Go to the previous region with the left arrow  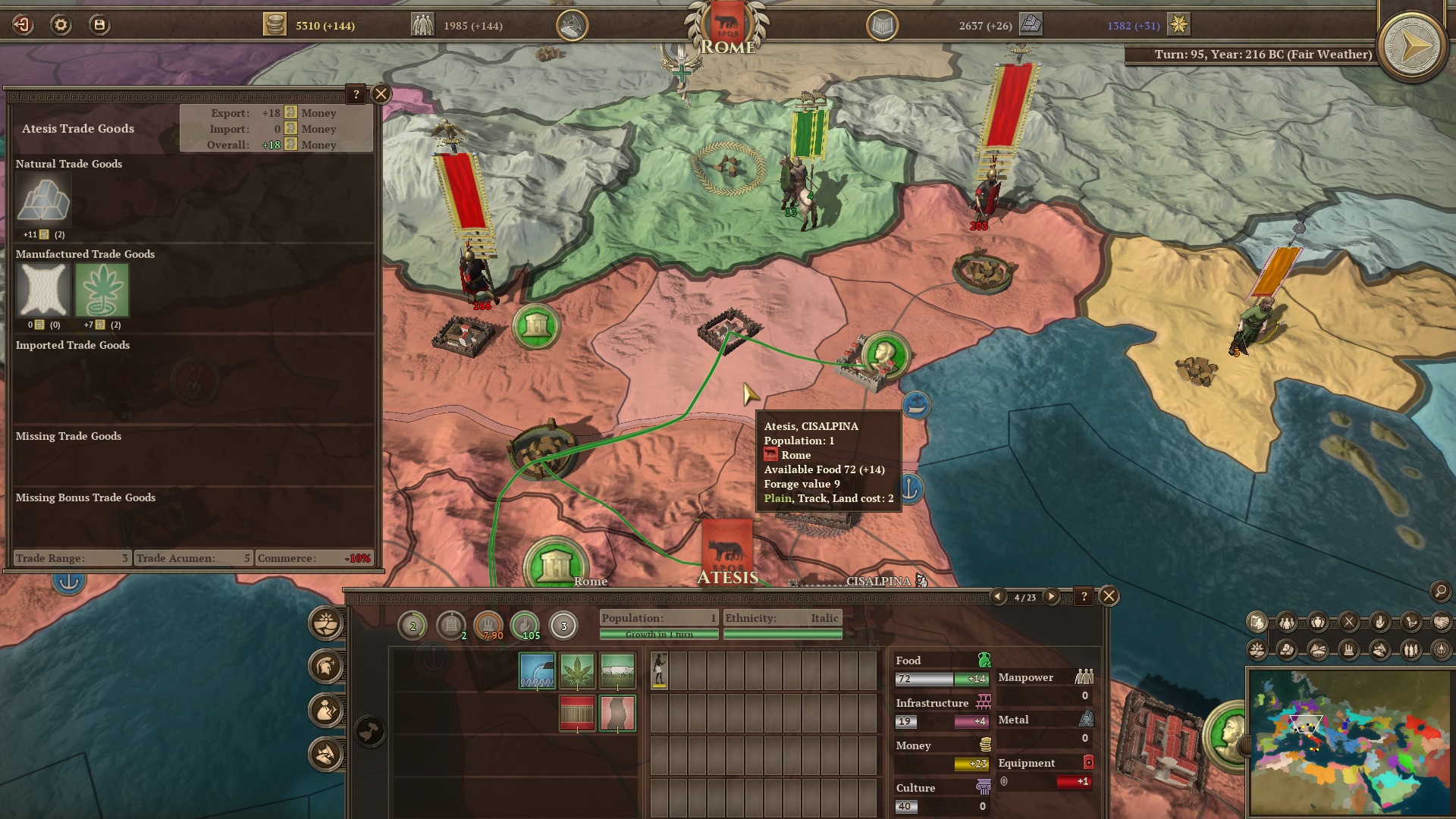(999, 597)
